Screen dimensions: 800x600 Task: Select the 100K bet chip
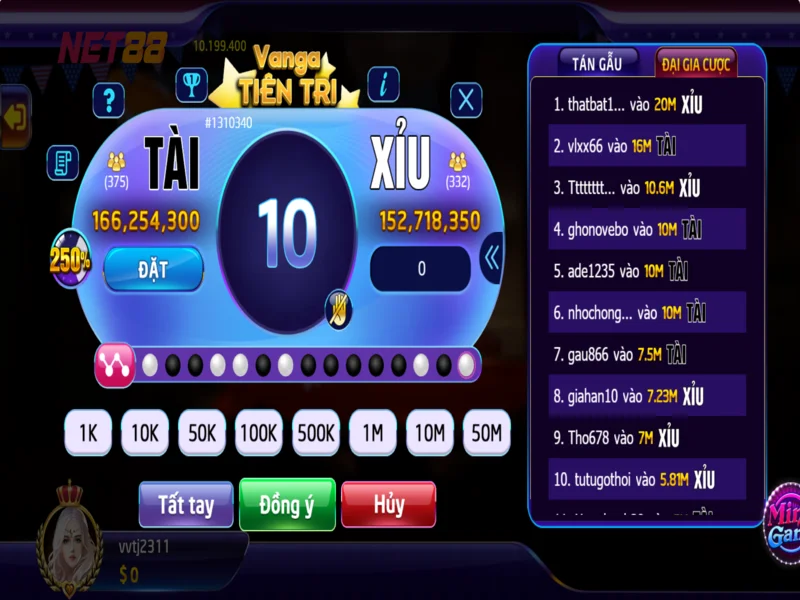[x=259, y=434]
